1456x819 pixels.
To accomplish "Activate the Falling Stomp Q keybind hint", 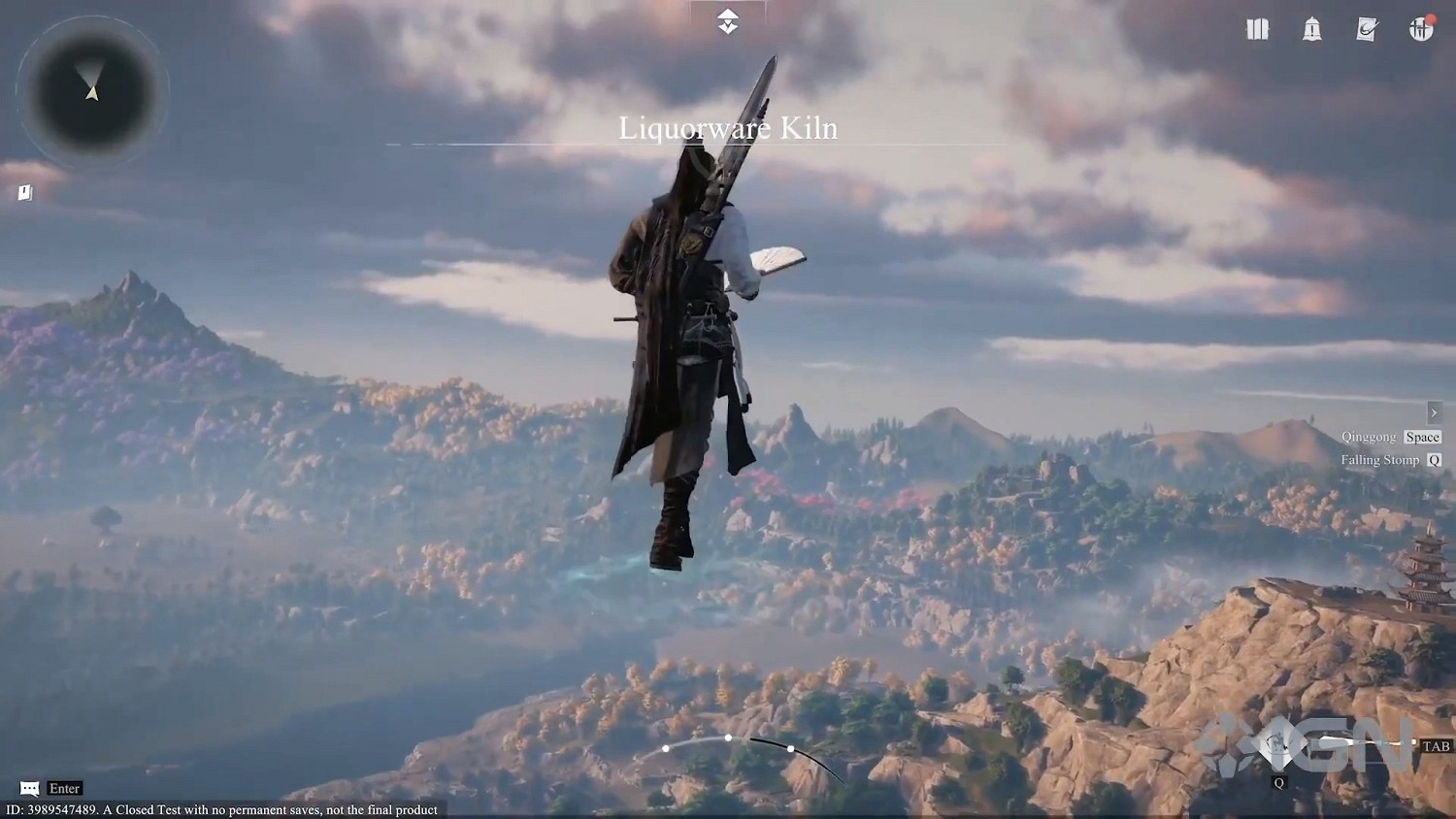I will click(1390, 459).
